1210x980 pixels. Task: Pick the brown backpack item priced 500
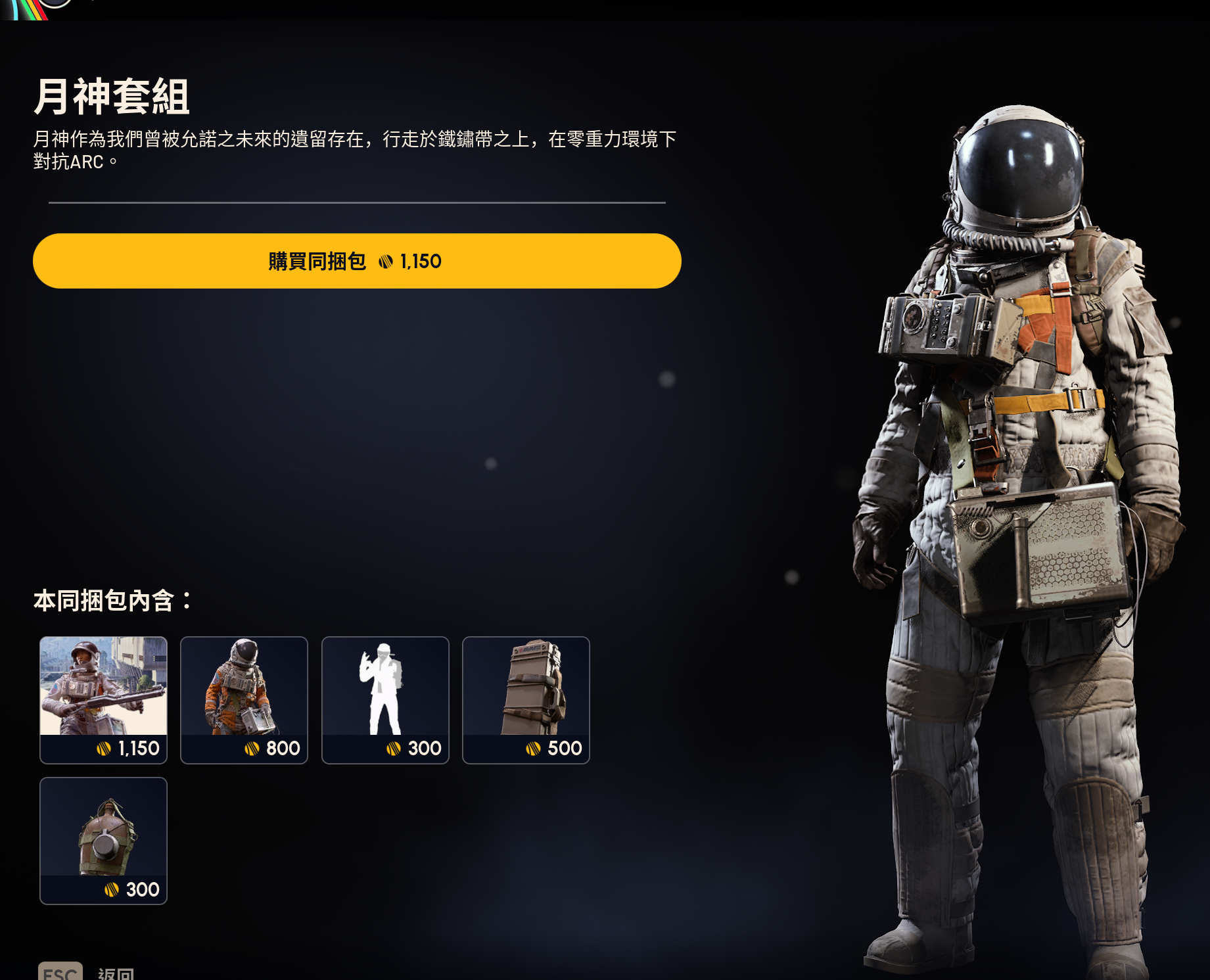click(x=526, y=699)
